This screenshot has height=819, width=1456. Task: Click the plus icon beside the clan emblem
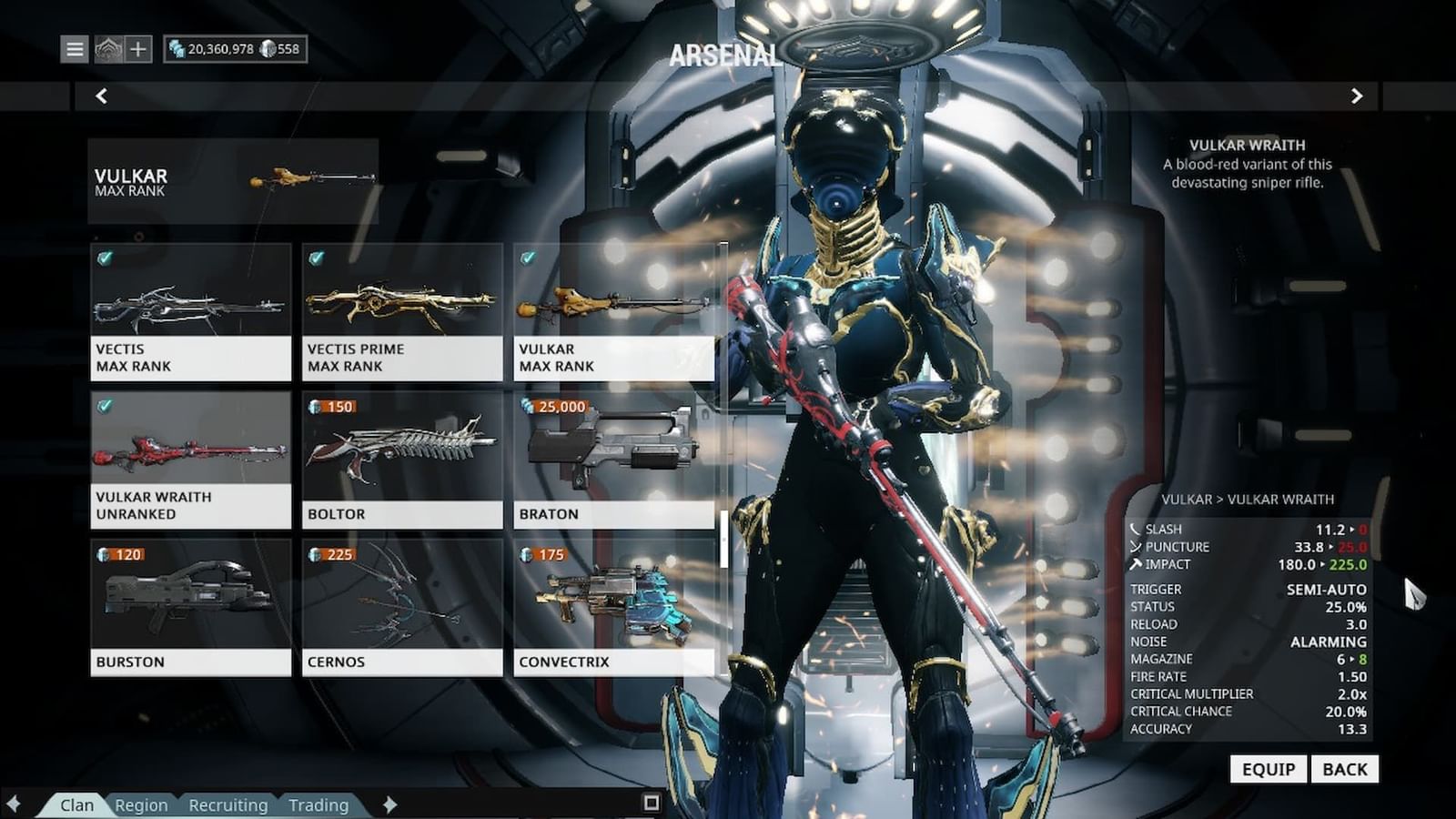tap(138, 49)
